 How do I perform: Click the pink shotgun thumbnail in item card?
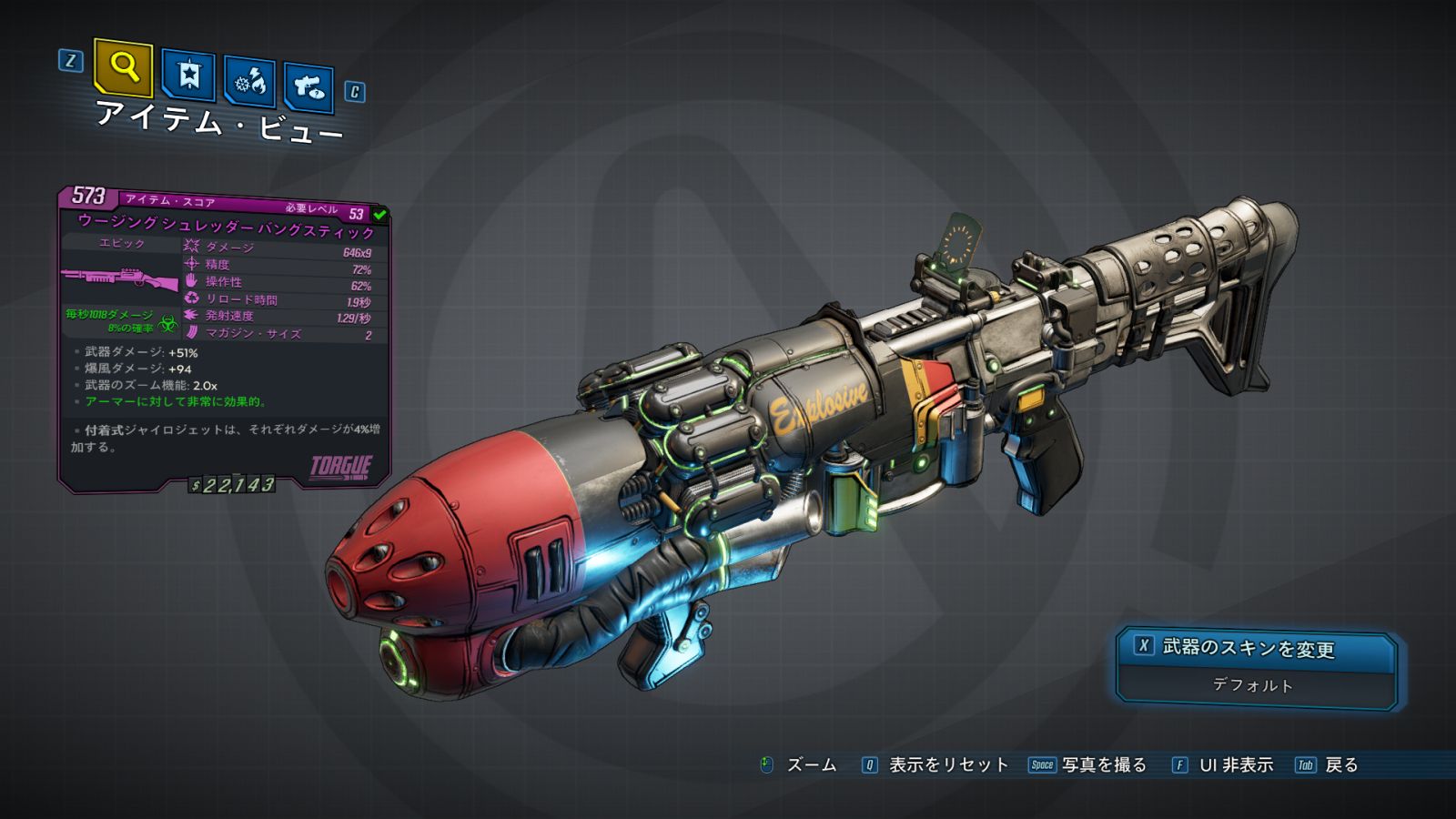121,278
